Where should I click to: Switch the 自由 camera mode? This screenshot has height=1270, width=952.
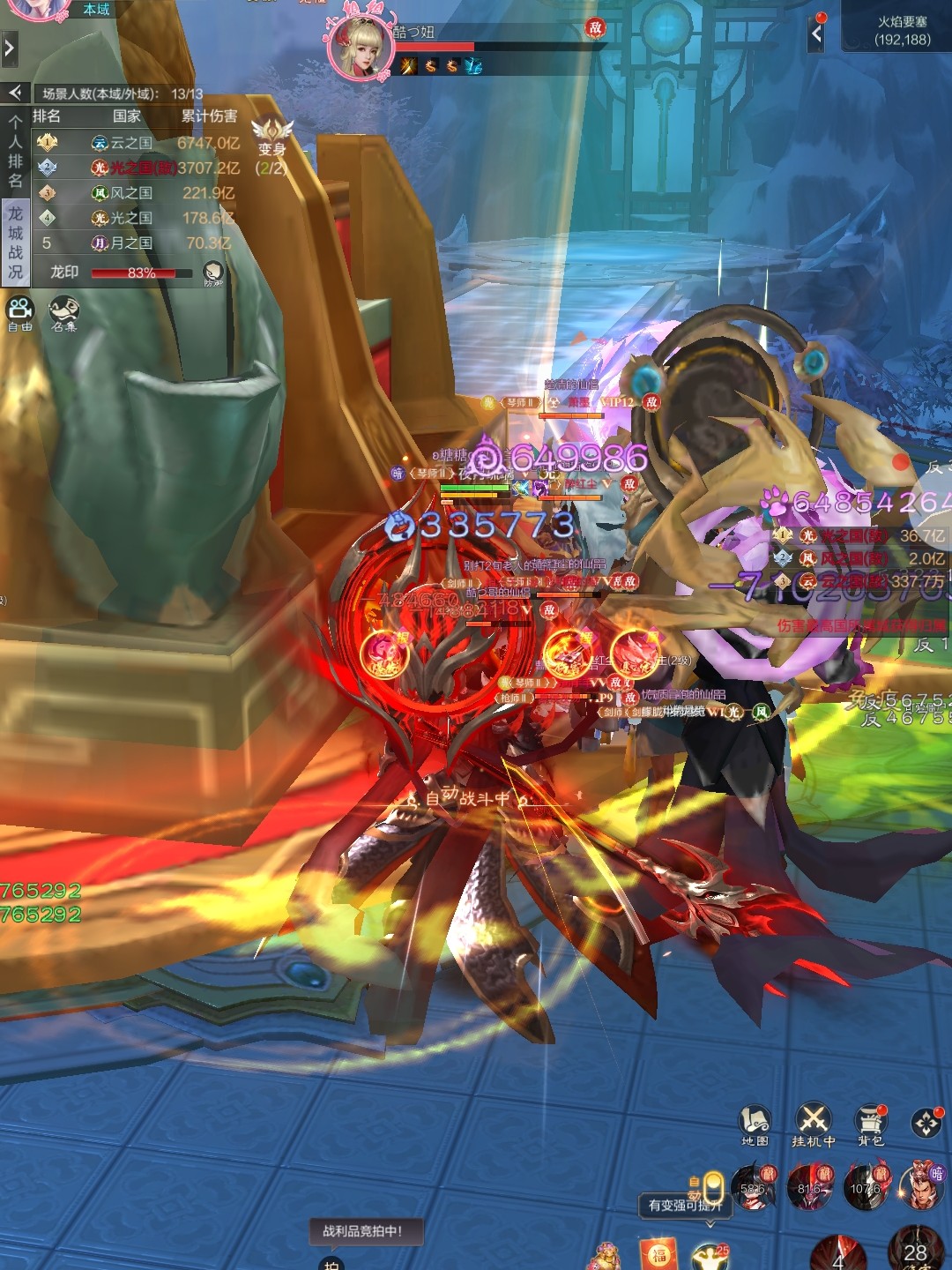click(19, 311)
